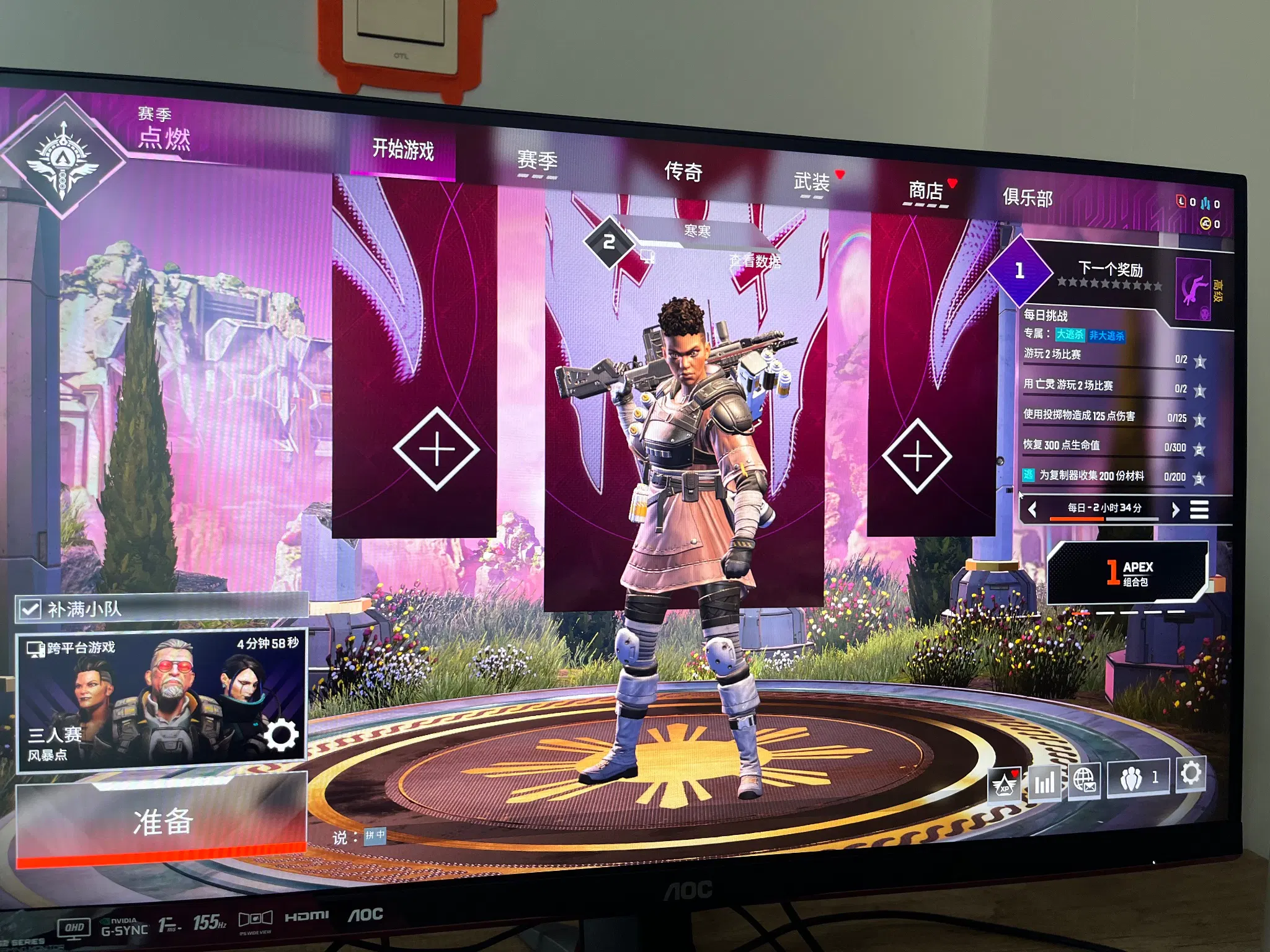Open the 传奇 (Legends) tab
Screen dimensions: 1270x952
pyautogui.click(x=683, y=171)
